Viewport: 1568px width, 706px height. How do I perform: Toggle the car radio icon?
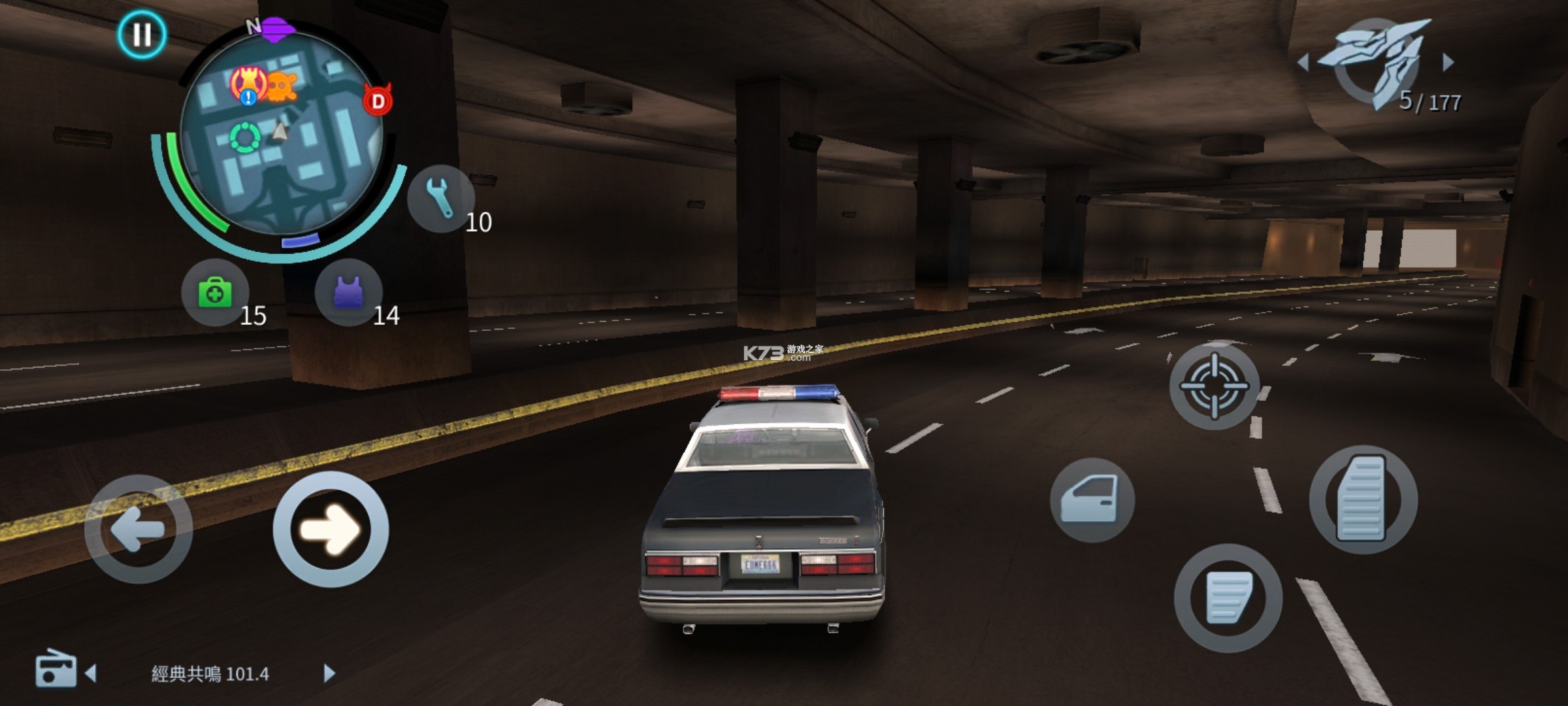pos(55,669)
